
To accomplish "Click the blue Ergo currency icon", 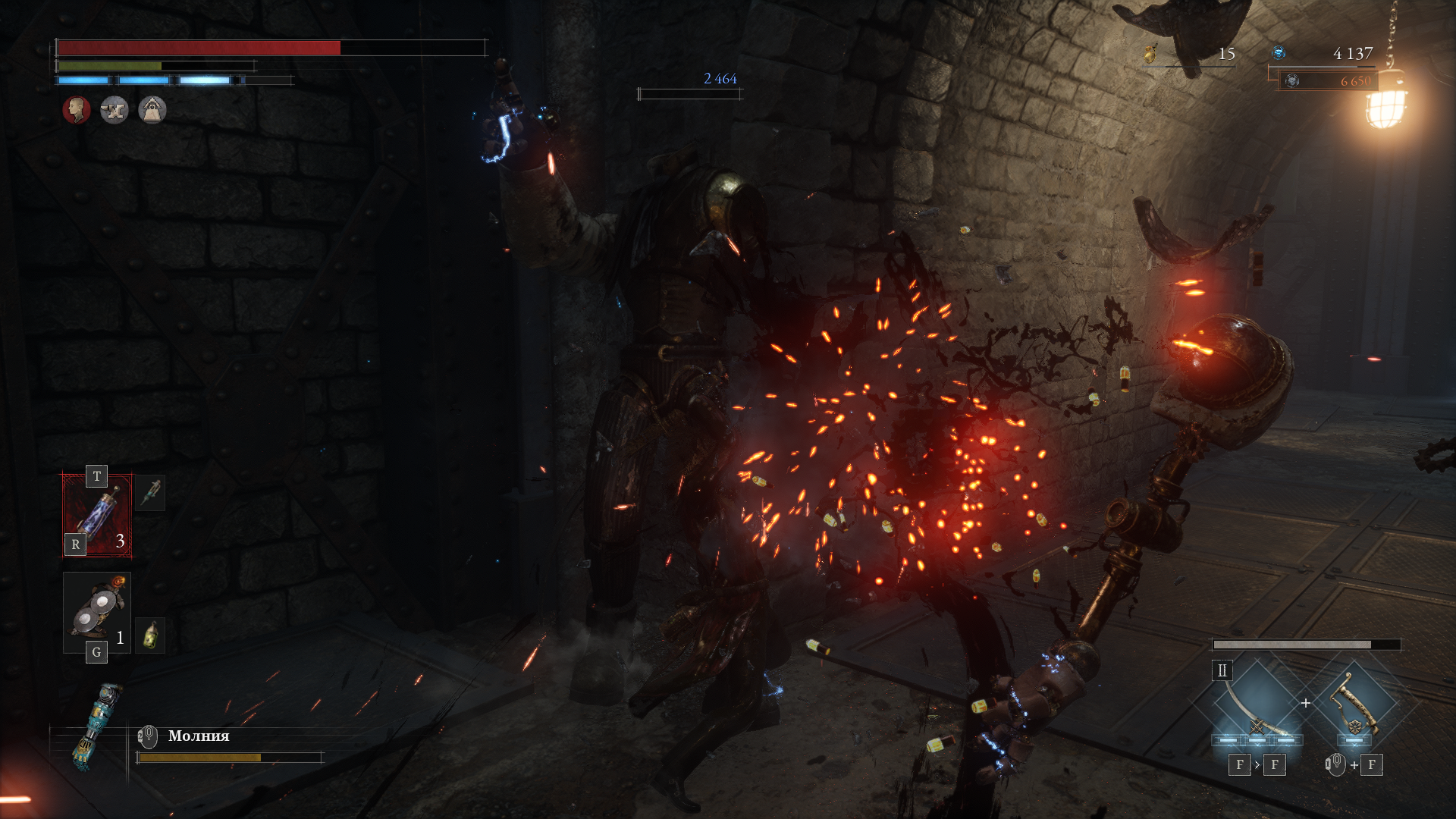I will coord(1279,52).
